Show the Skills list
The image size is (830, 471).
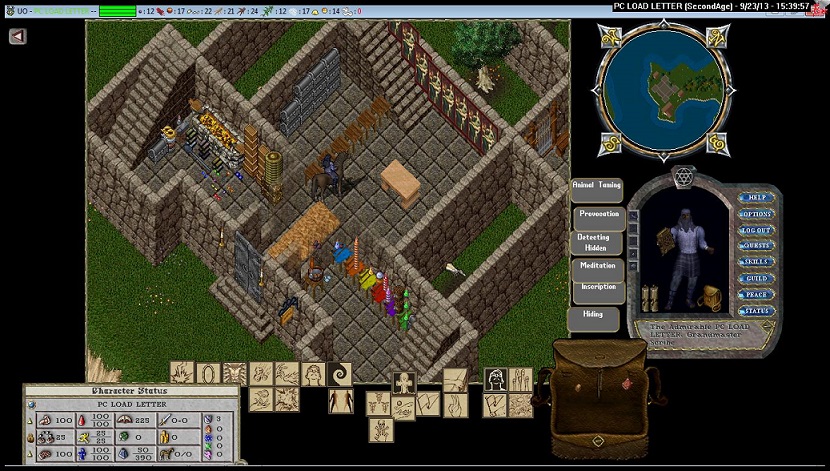coord(756,262)
